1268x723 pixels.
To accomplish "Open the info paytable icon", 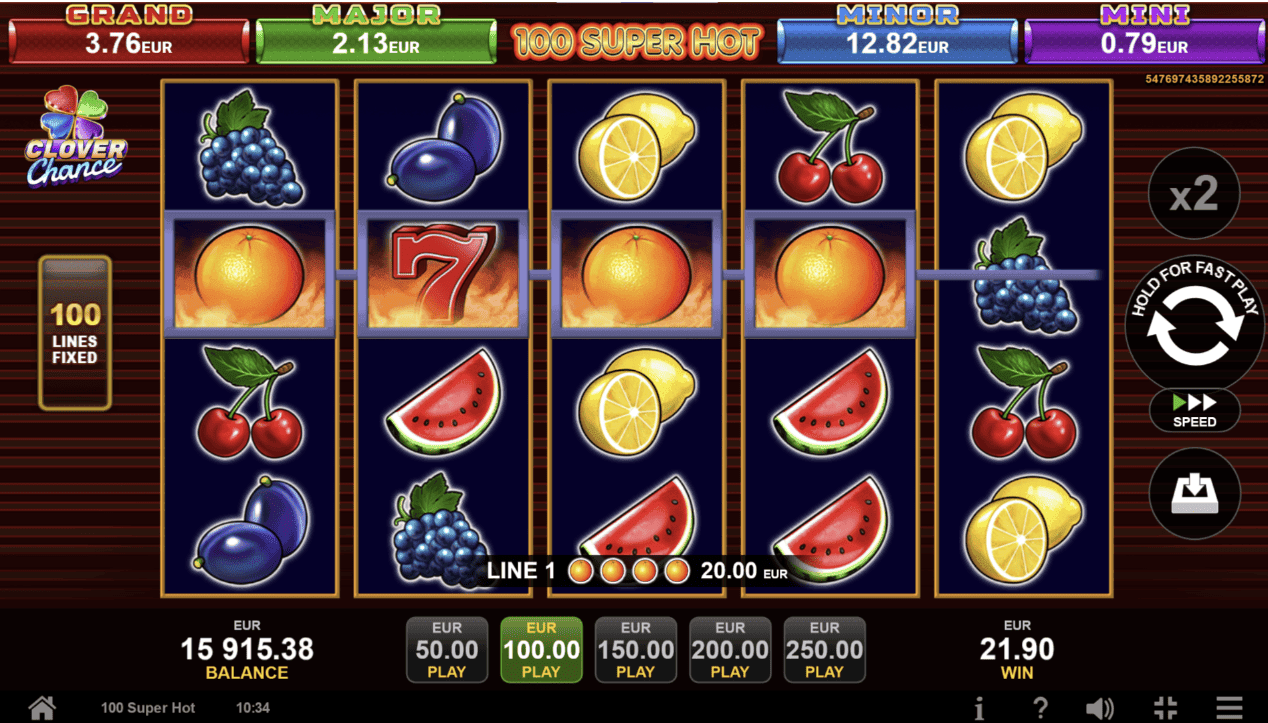I will pos(979,708).
